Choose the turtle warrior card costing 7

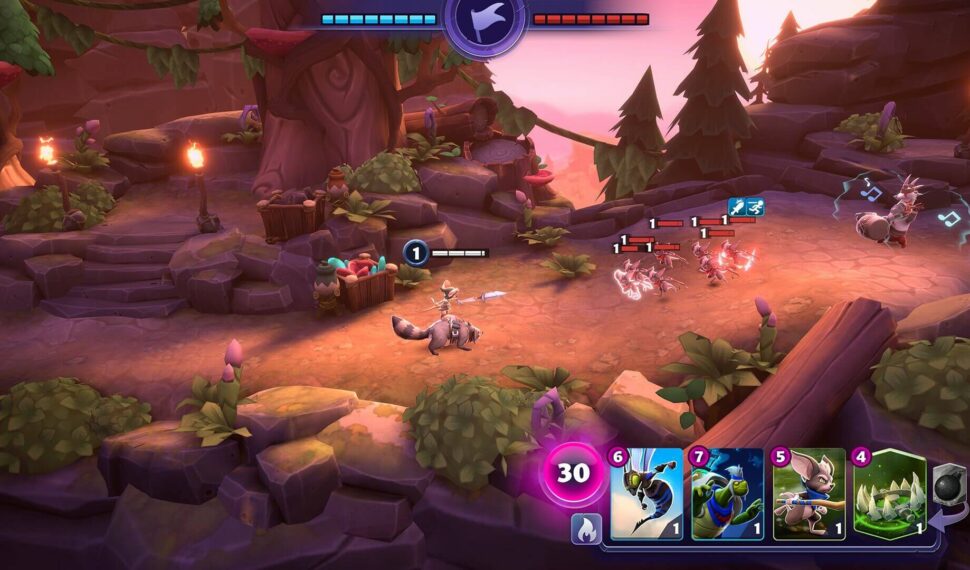click(x=727, y=494)
